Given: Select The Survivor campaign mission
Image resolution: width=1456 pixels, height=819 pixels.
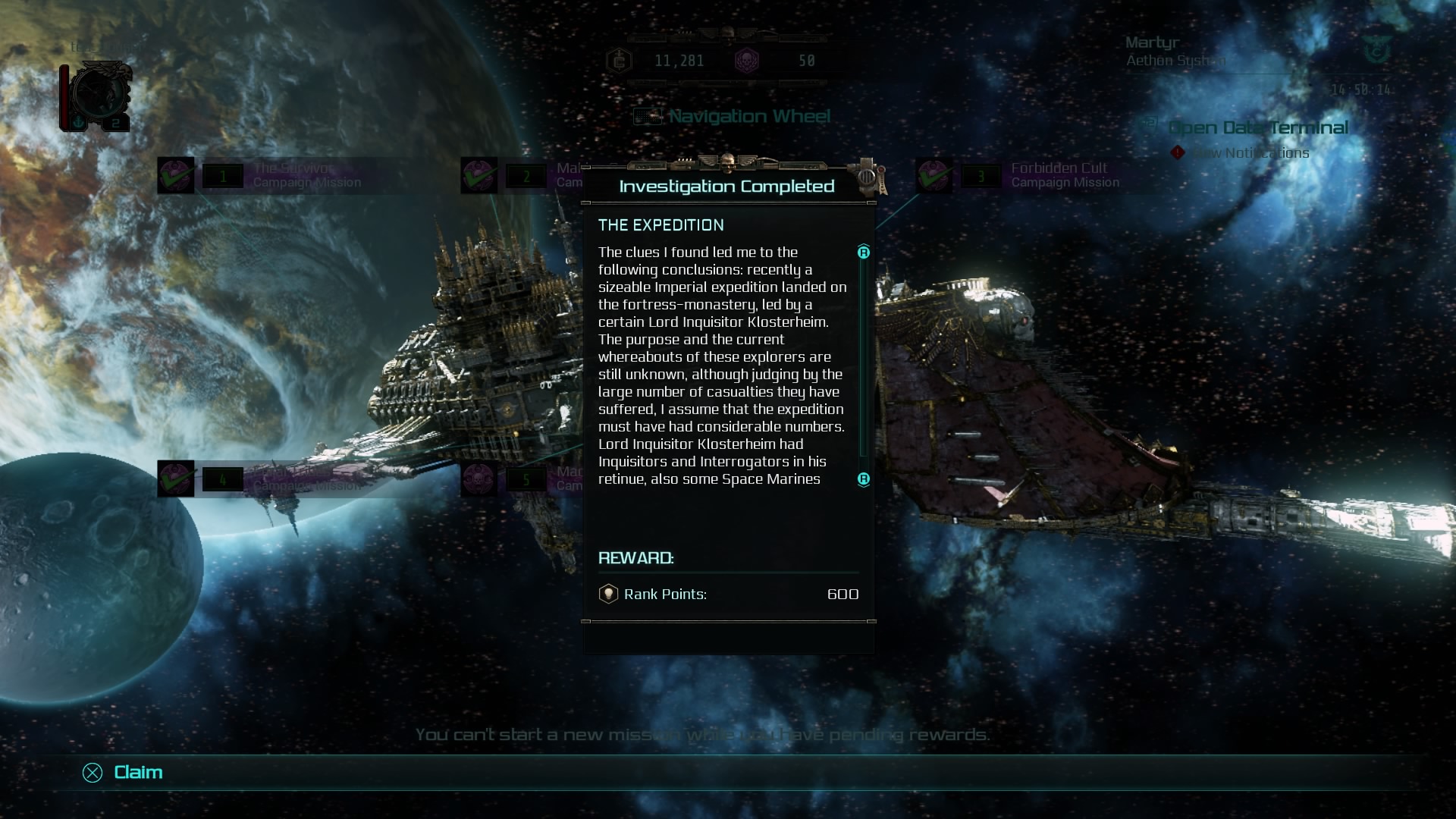Looking at the screenshot, I should point(293,175).
